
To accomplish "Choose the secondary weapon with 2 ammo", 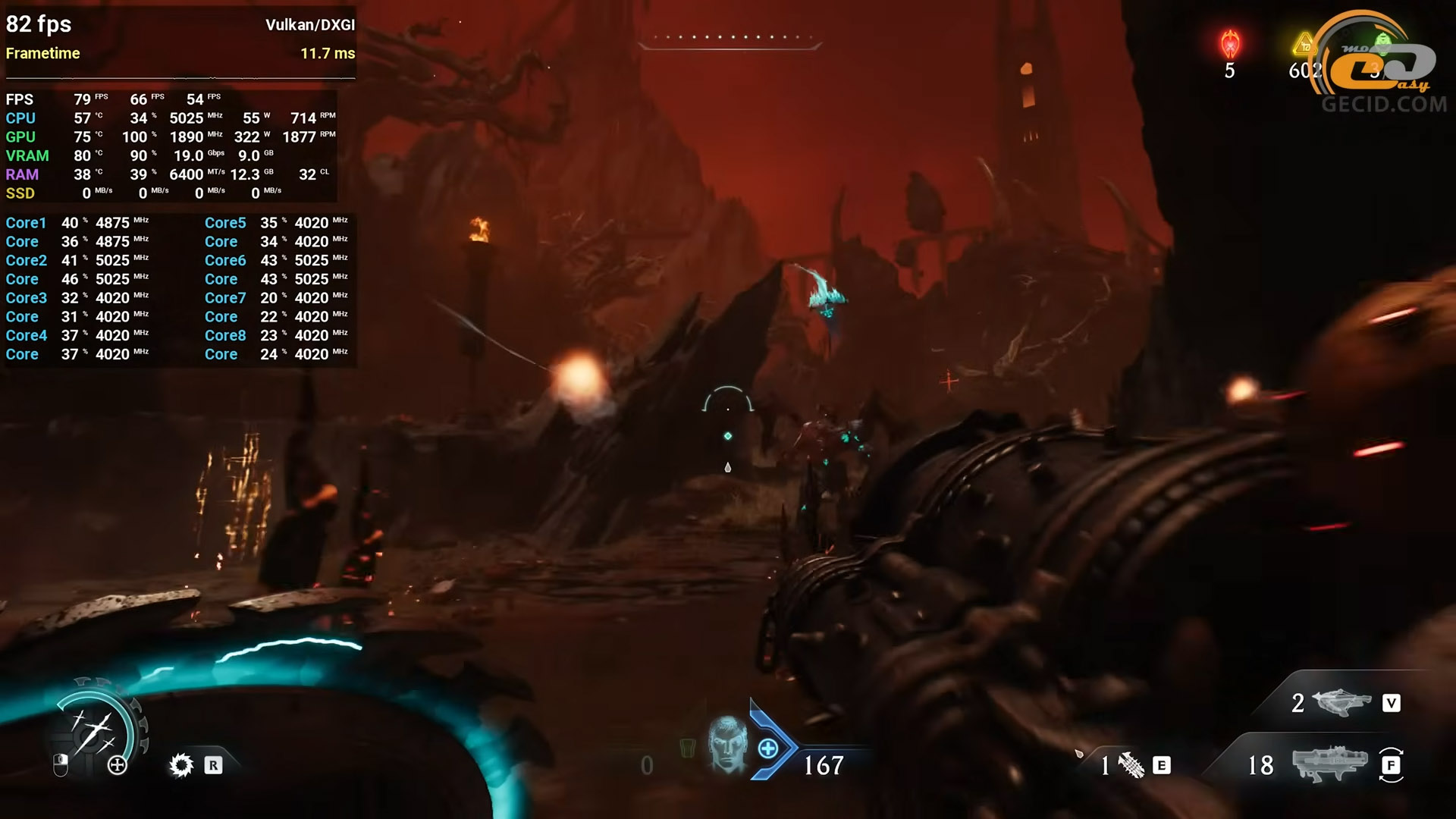I will point(1341,702).
